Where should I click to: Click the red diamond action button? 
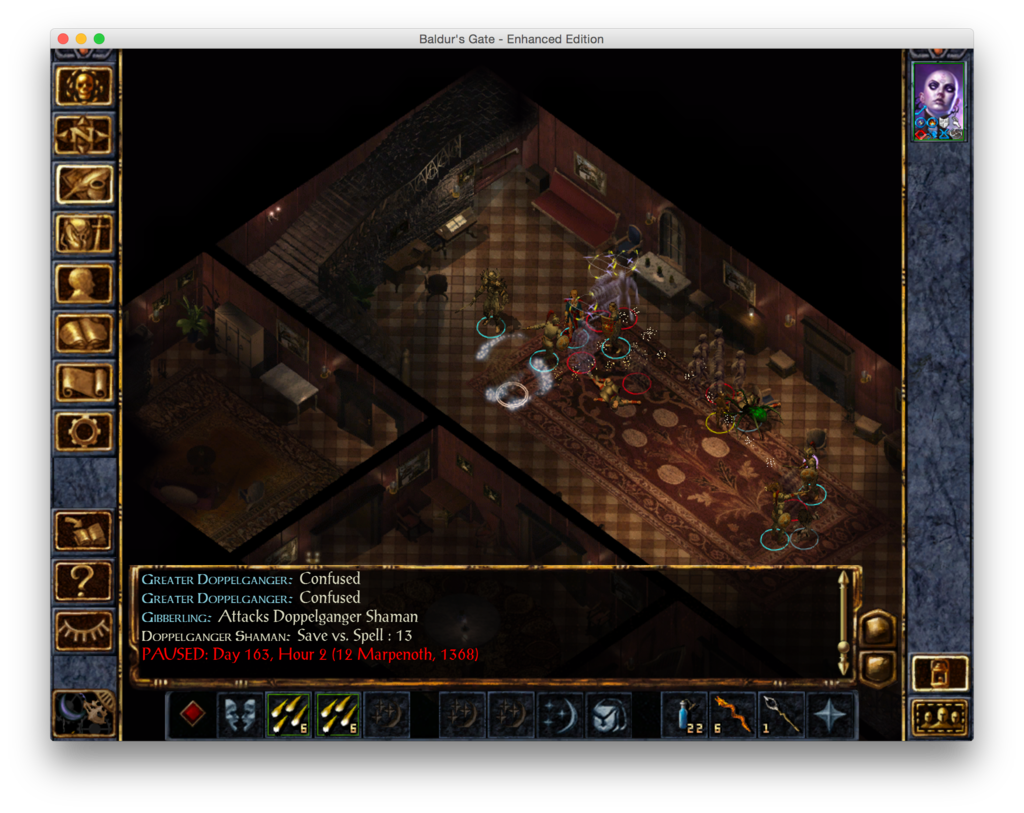(x=191, y=715)
